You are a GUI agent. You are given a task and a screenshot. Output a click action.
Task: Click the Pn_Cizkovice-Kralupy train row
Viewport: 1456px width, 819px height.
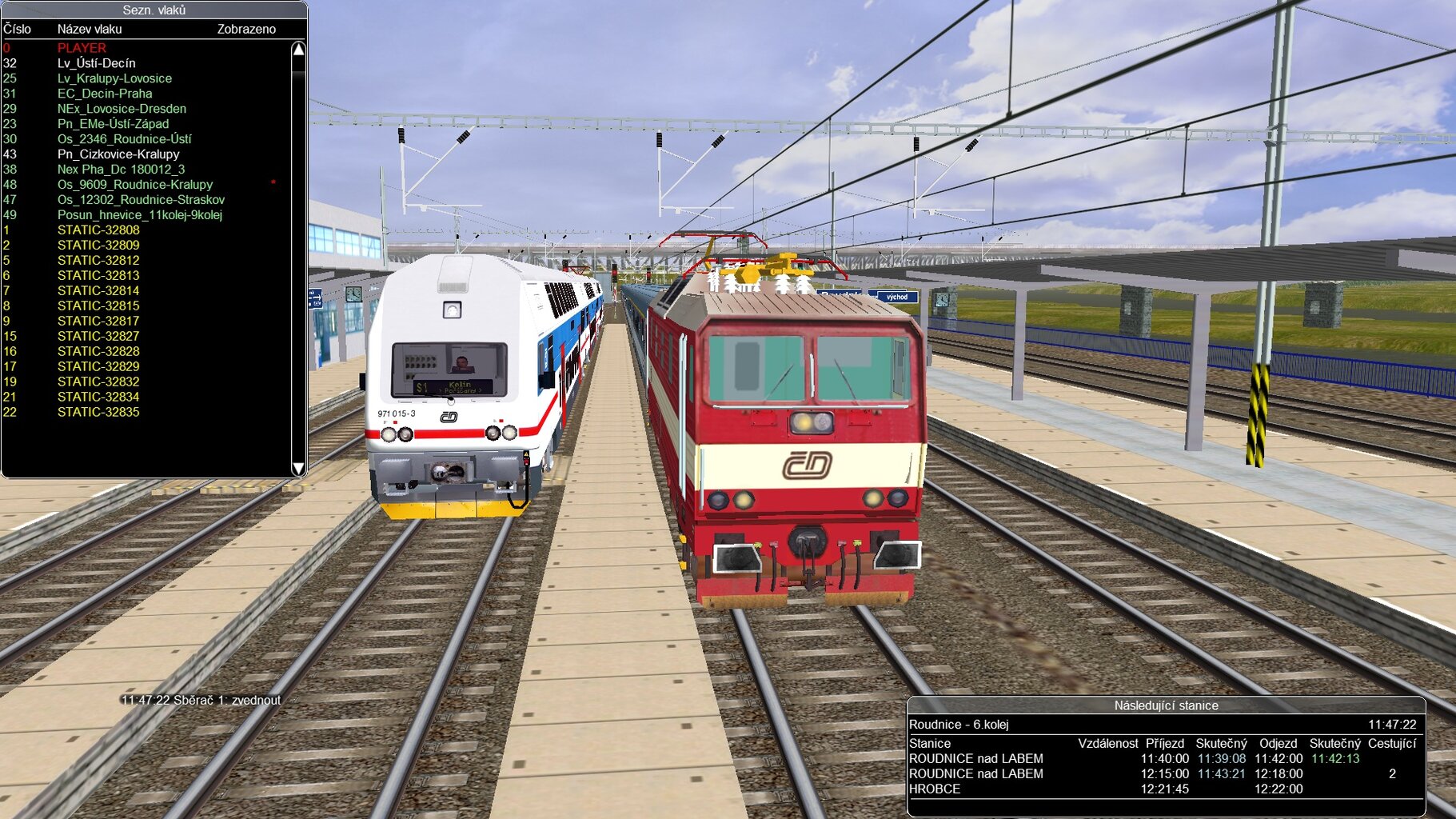[x=118, y=154]
